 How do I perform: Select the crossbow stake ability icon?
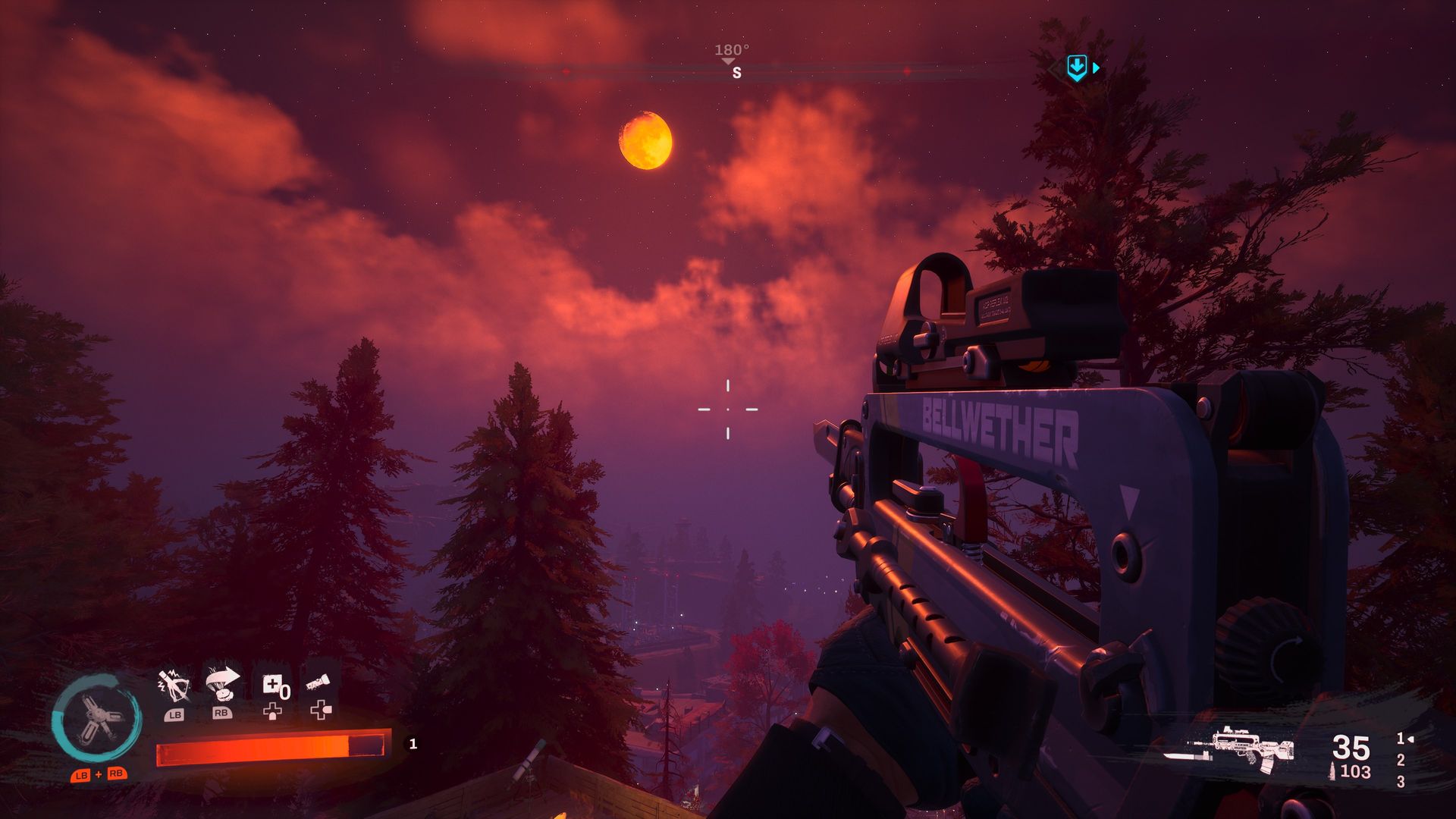174,685
